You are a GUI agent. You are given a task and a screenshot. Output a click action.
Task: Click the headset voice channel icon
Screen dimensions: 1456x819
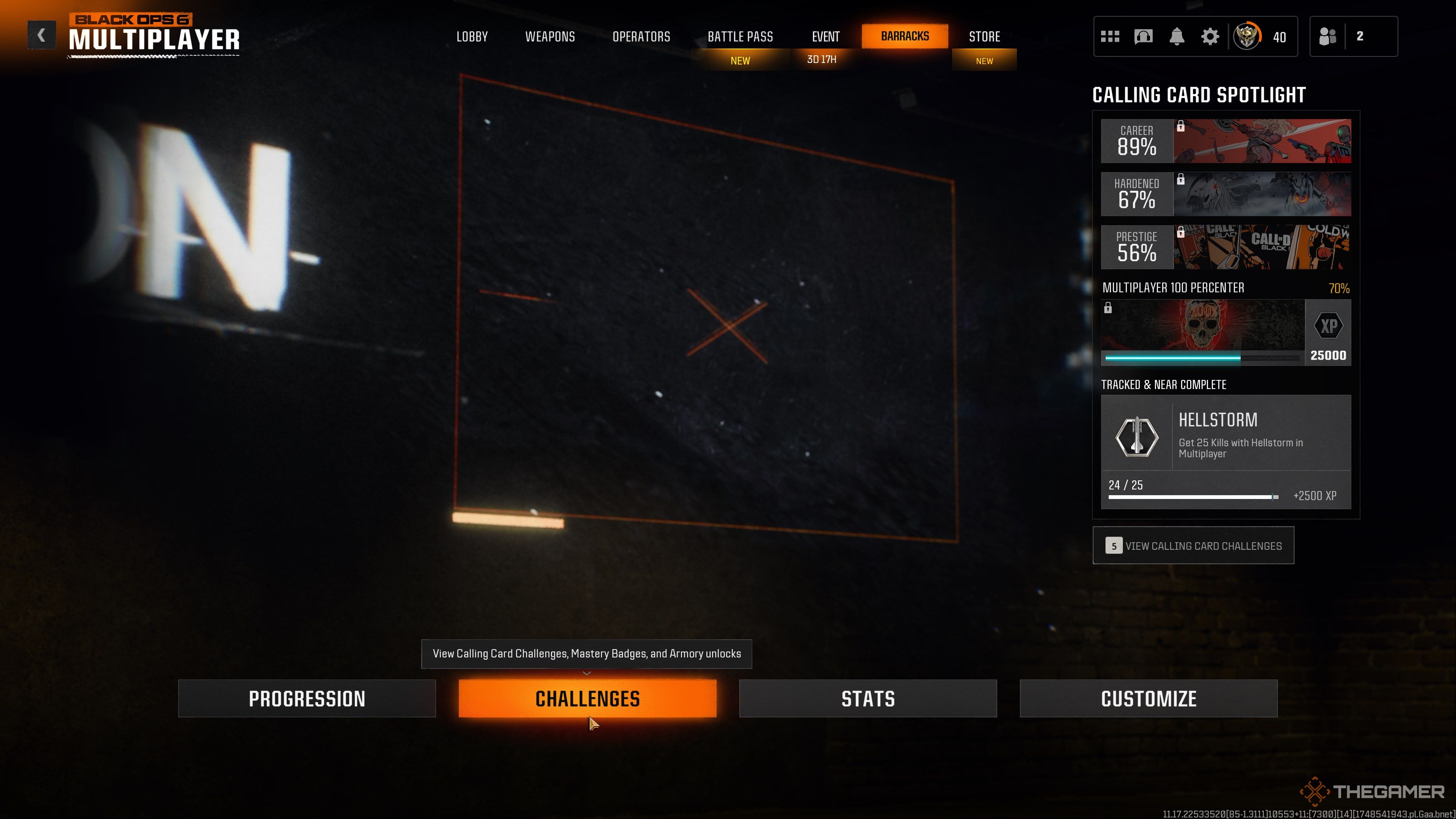click(x=1143, y=37)
